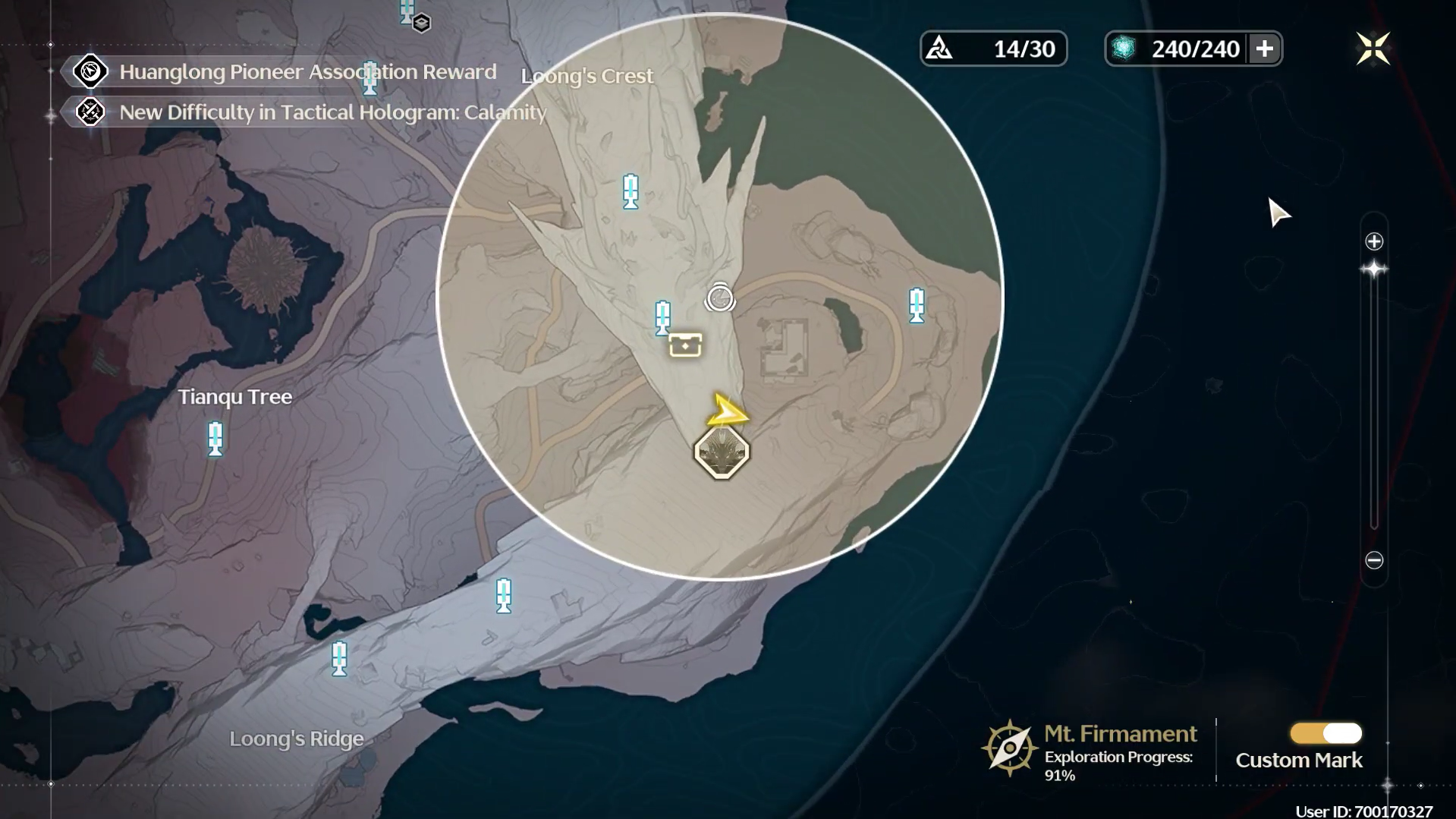Select the beacon near Tianqu Tree label
The height and width of the screenshot is (819, 1456).
[x=215, y=439]
